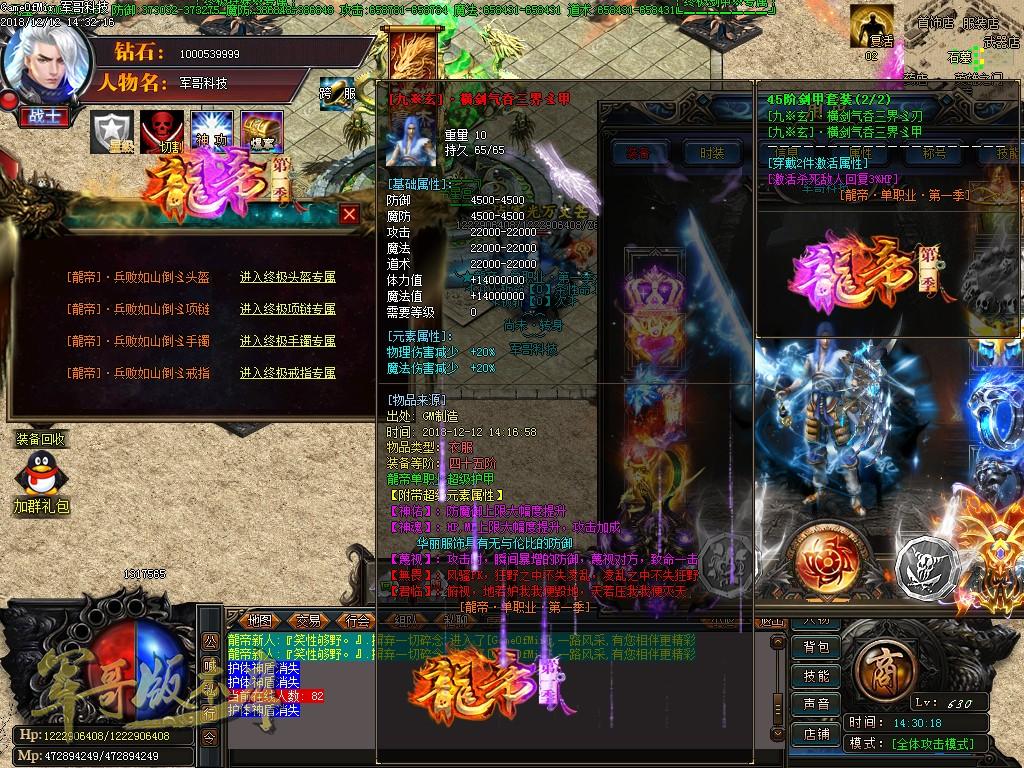The image size is (1024, 768).
Task: Open the 店铺 shop button
Action: pos(816,734)
